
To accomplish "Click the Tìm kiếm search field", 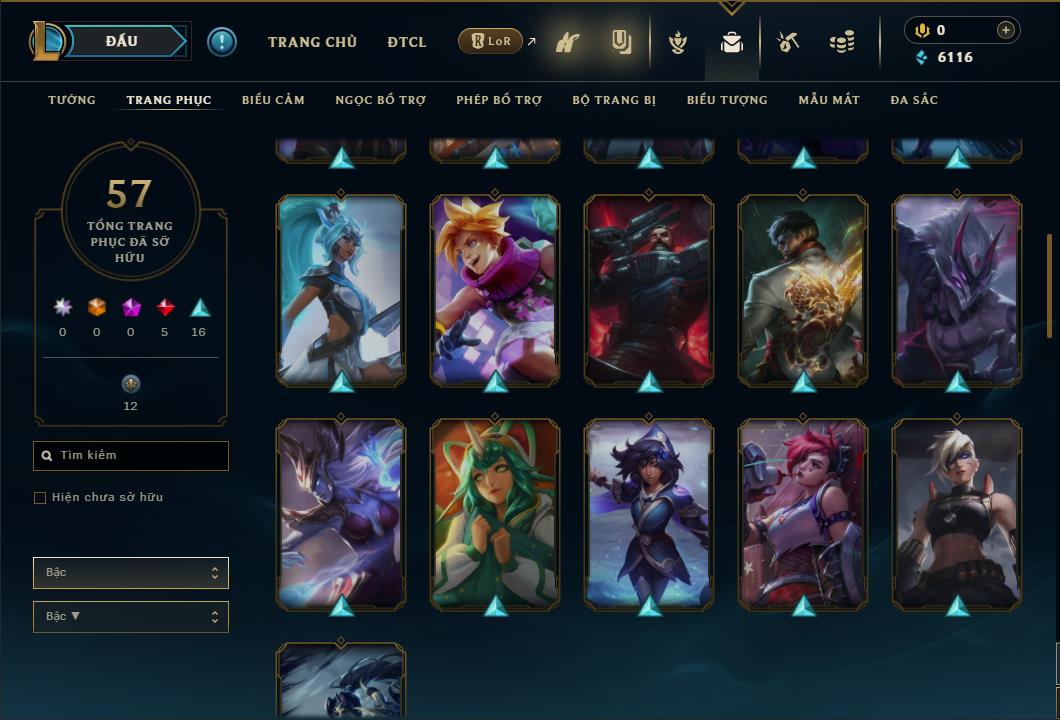I will (131, 456).
